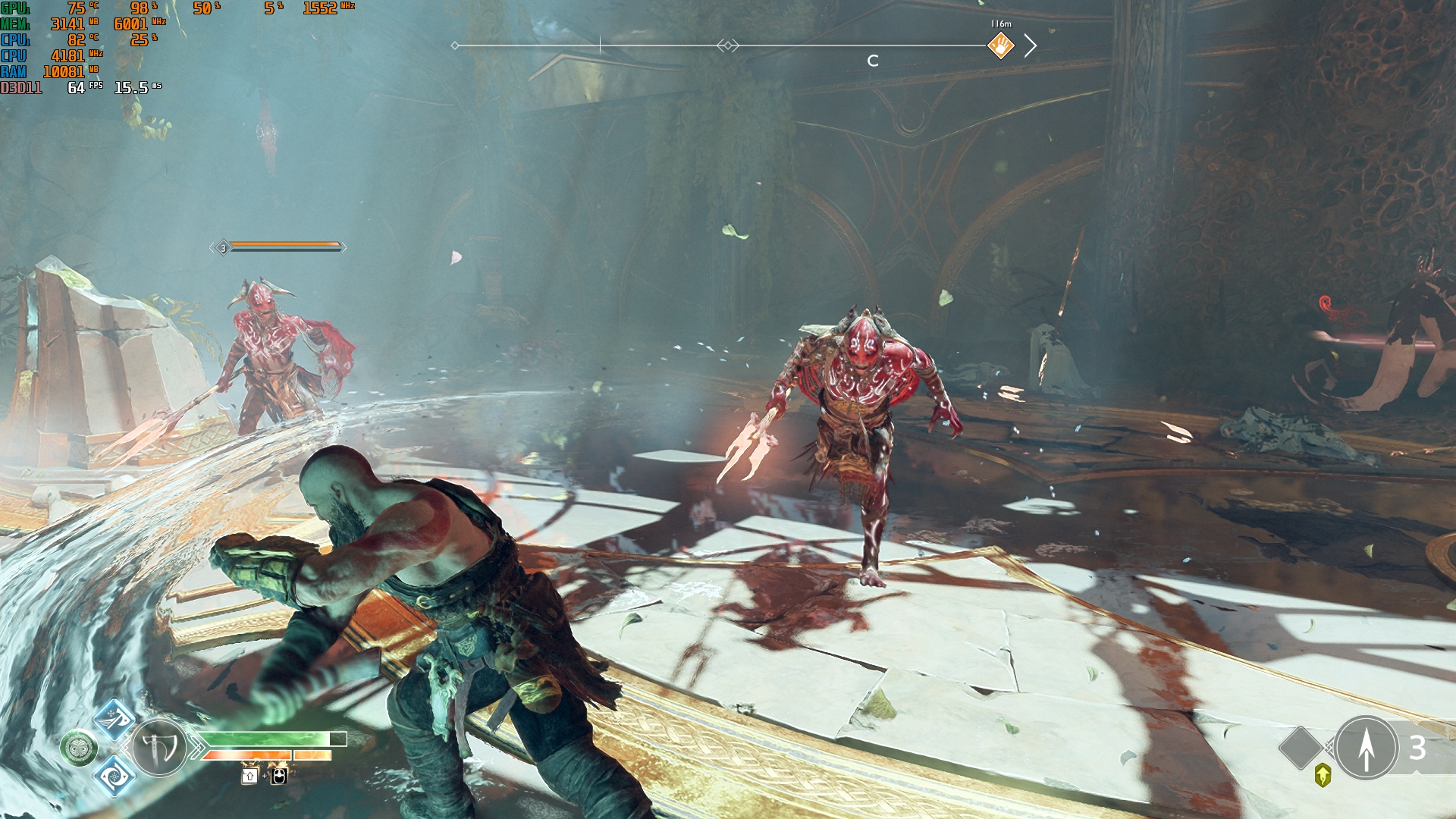Viewport: 1456px width, 819px height.
Task: Trigger the swirling frost runic attack
Action: pyautogui.click(x=115, y=776)
